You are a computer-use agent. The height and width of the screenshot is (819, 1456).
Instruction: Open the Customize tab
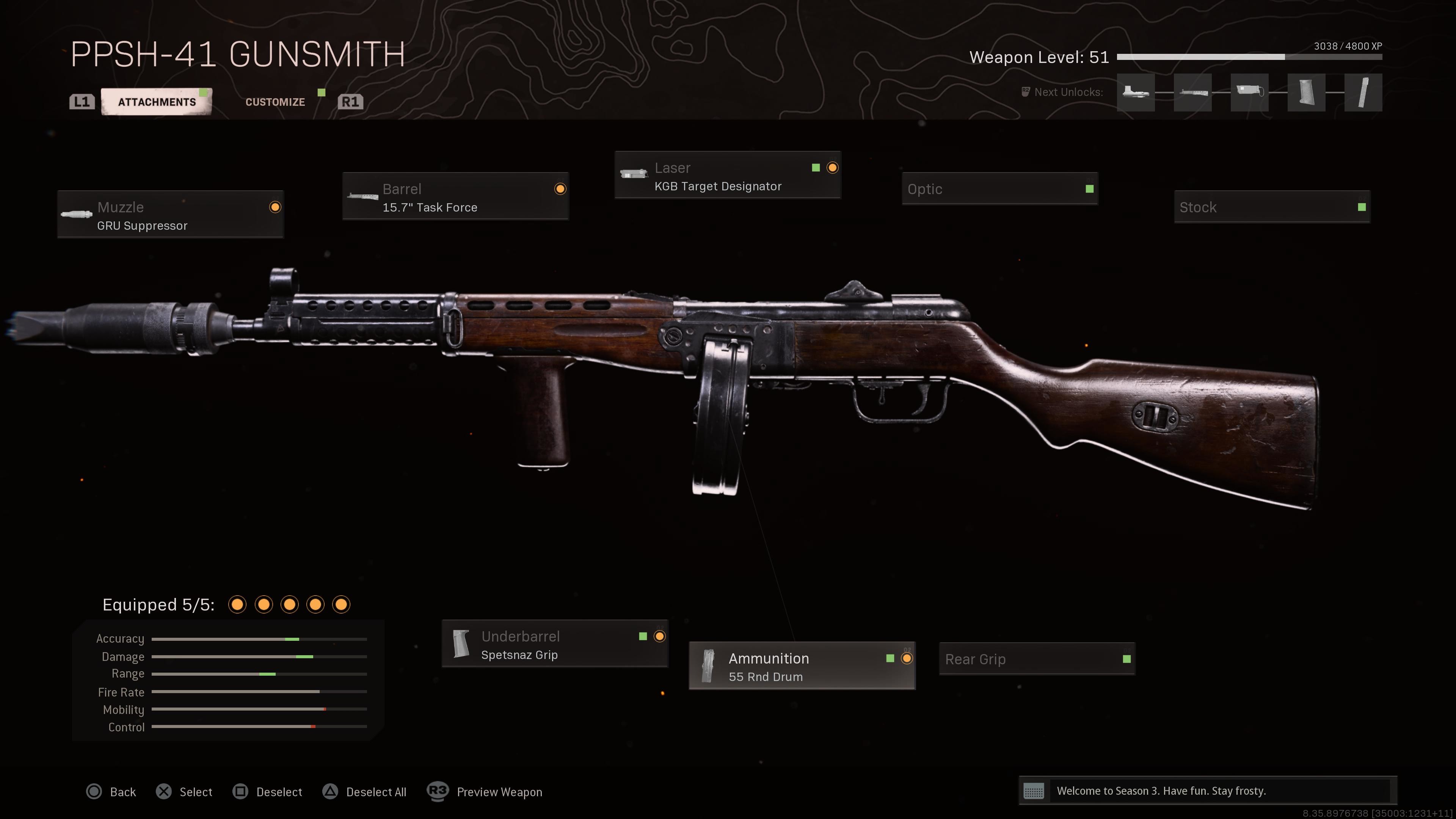[x=275, y=102]
